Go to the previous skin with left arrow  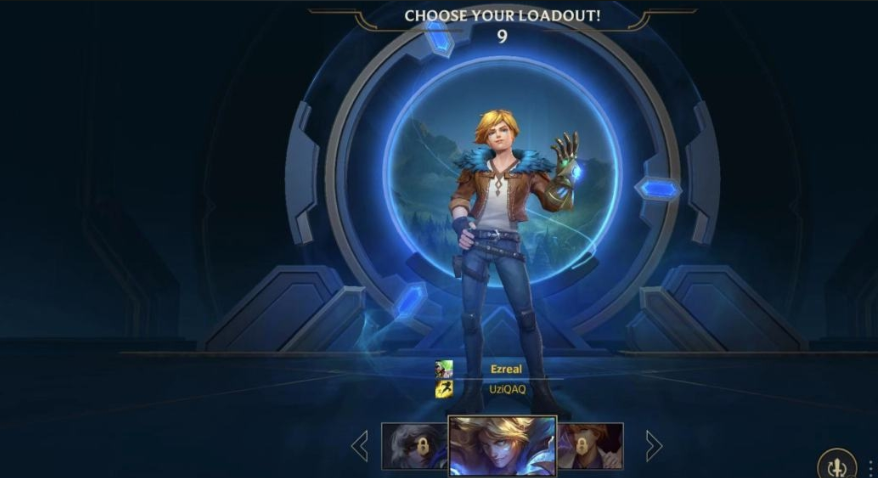pyautogui.click(x=360, y=446)
